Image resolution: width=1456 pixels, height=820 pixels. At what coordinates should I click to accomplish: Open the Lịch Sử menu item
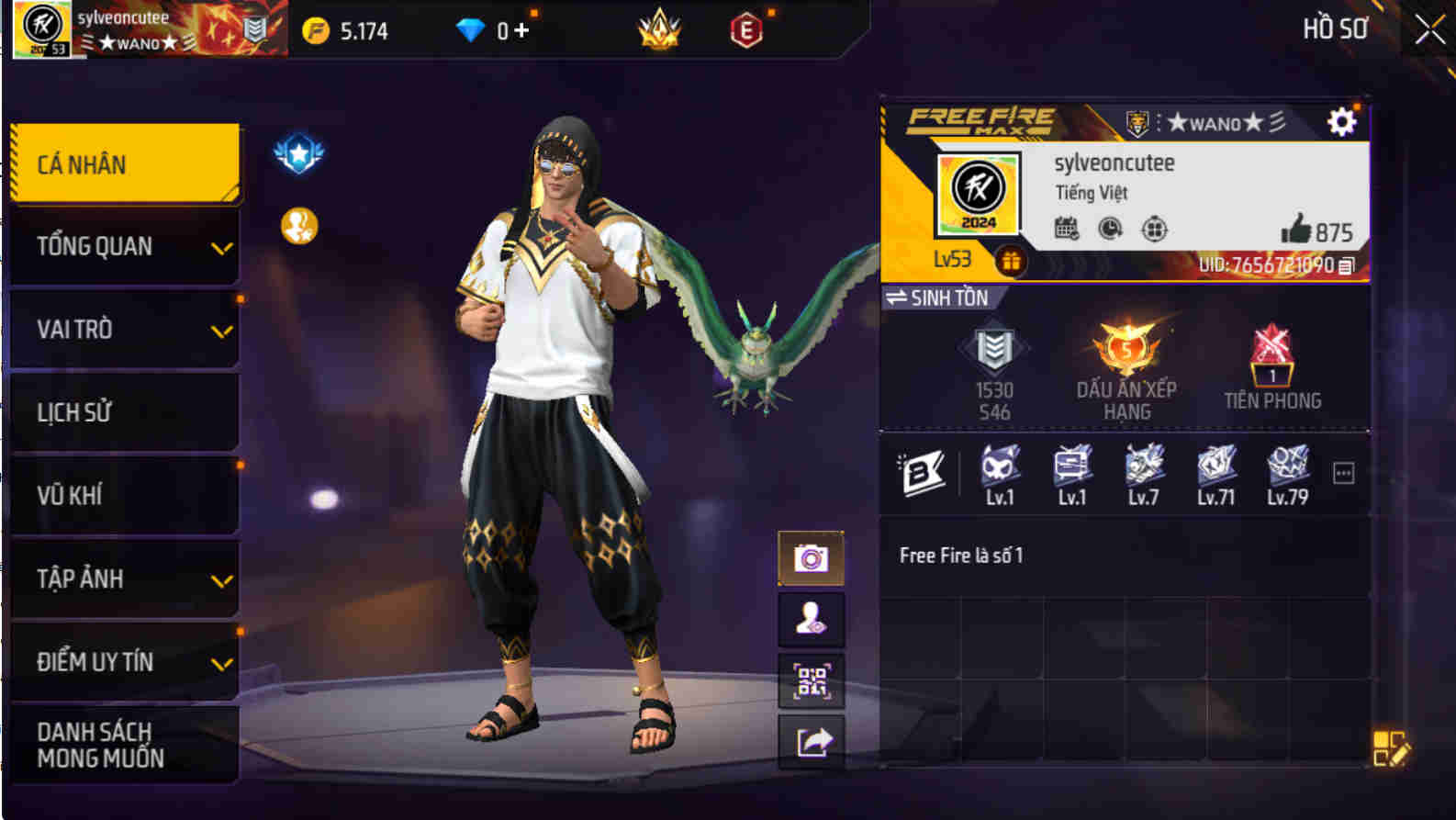pyautogui.click(x=124, y=412)
